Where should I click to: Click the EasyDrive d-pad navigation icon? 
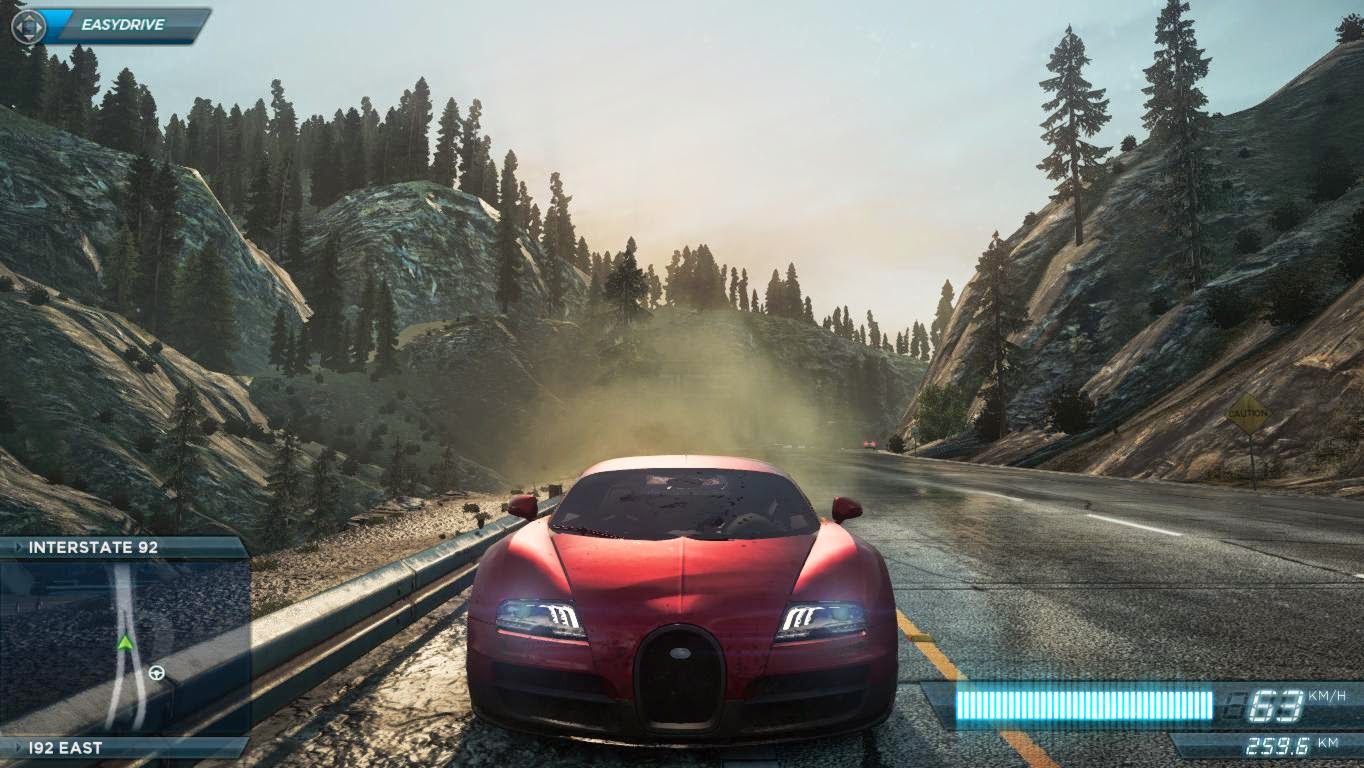28,27
